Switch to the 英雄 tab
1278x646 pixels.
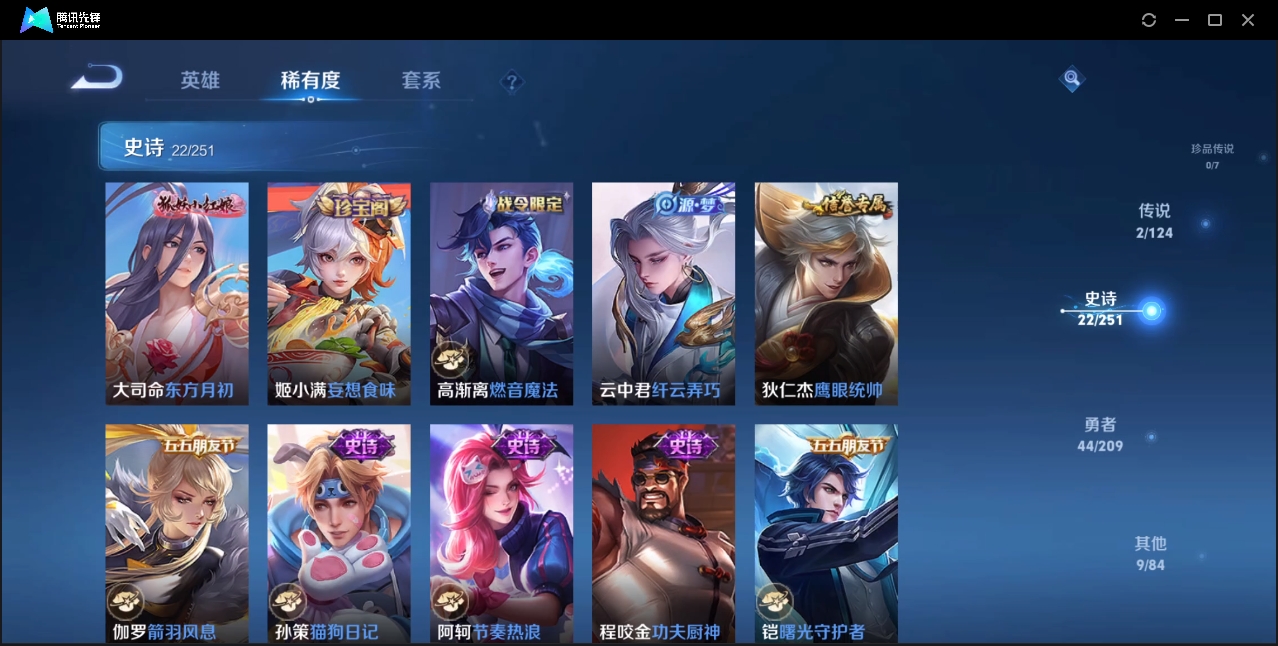(x=200, y=80)
